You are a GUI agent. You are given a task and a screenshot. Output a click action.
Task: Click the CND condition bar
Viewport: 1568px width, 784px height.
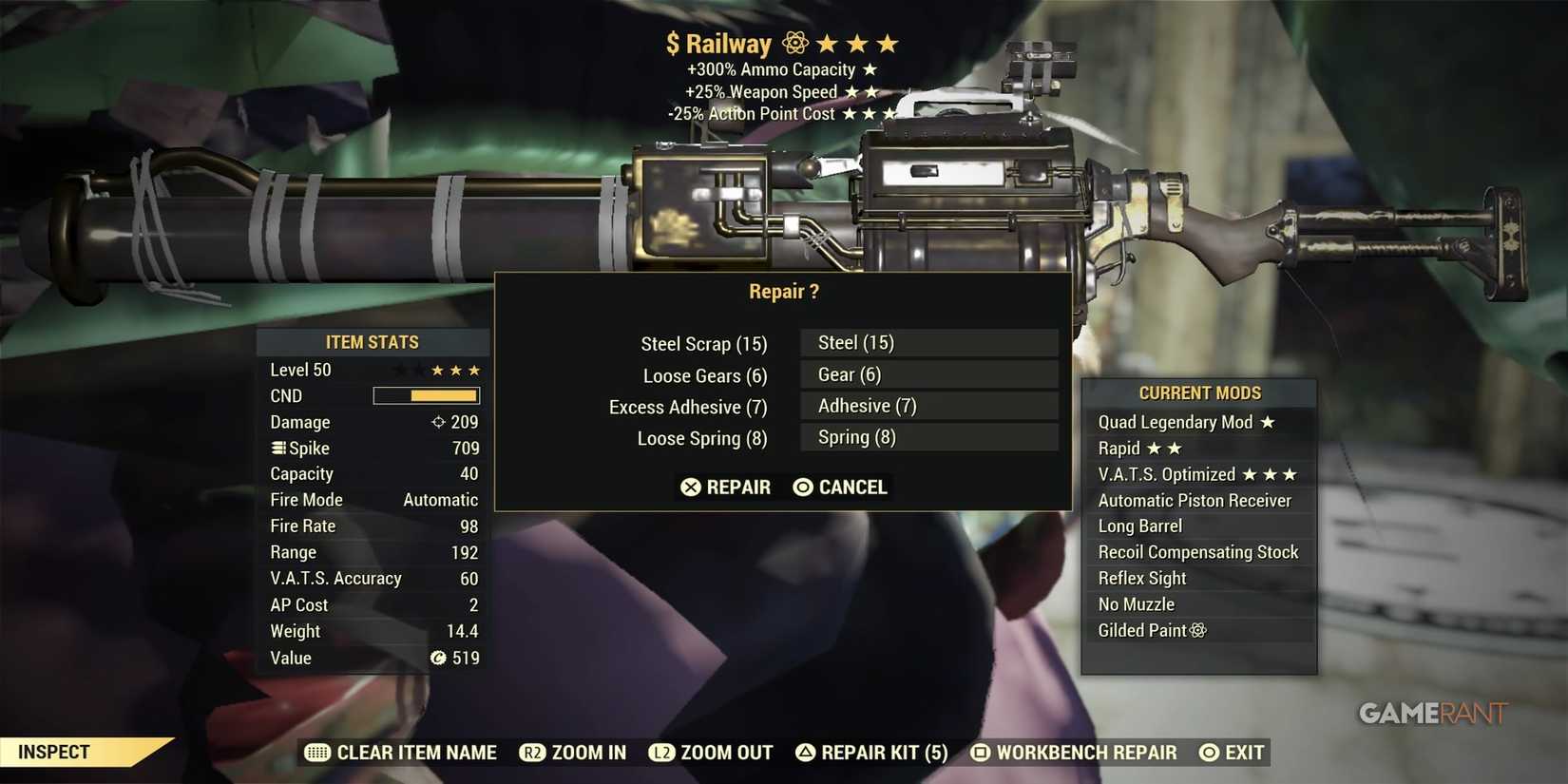point(426,395)
